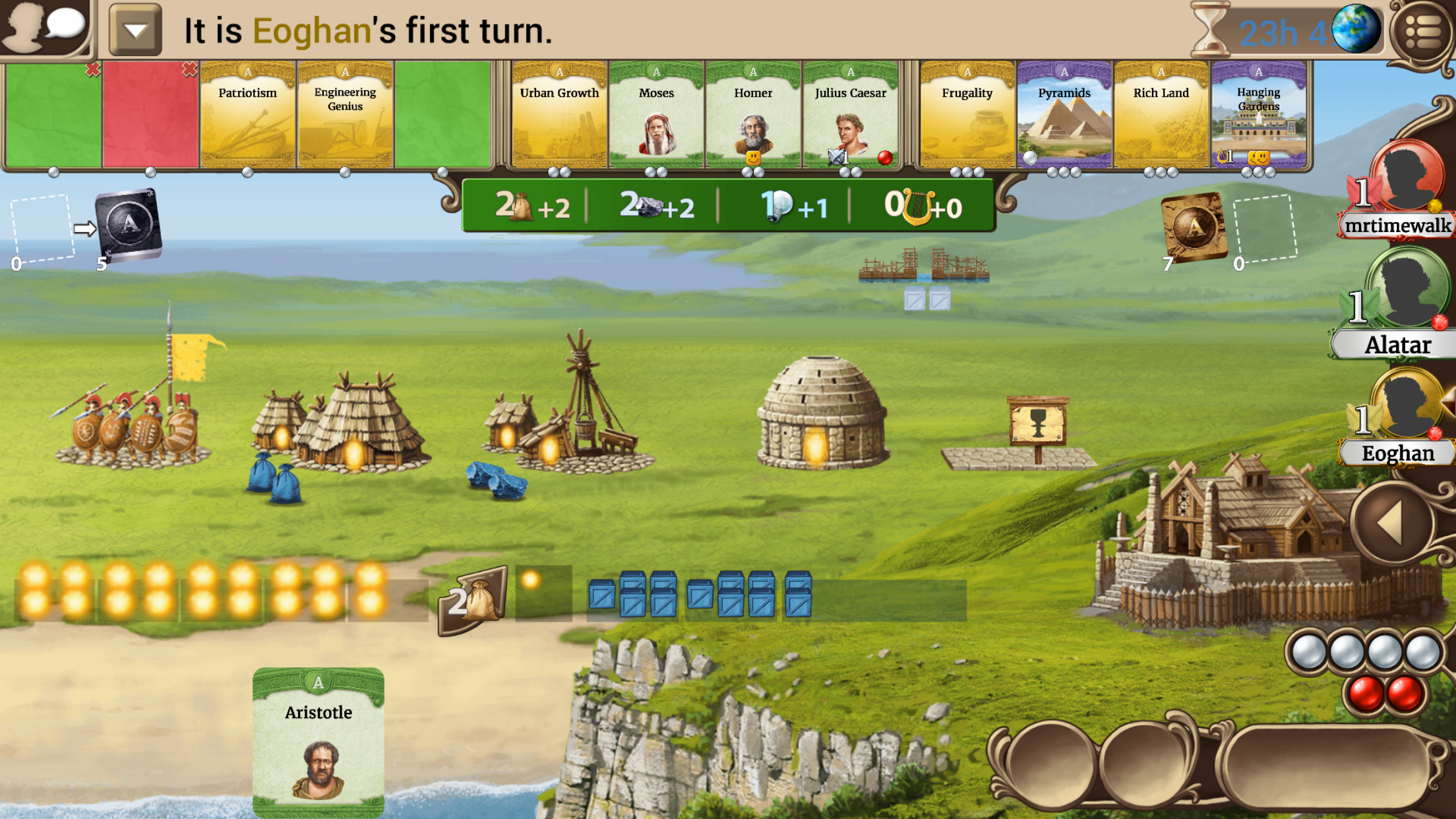Pick the Engineering Genius card
The width and height of the screenshot is (1456, 819).
[x=345, y=115]
